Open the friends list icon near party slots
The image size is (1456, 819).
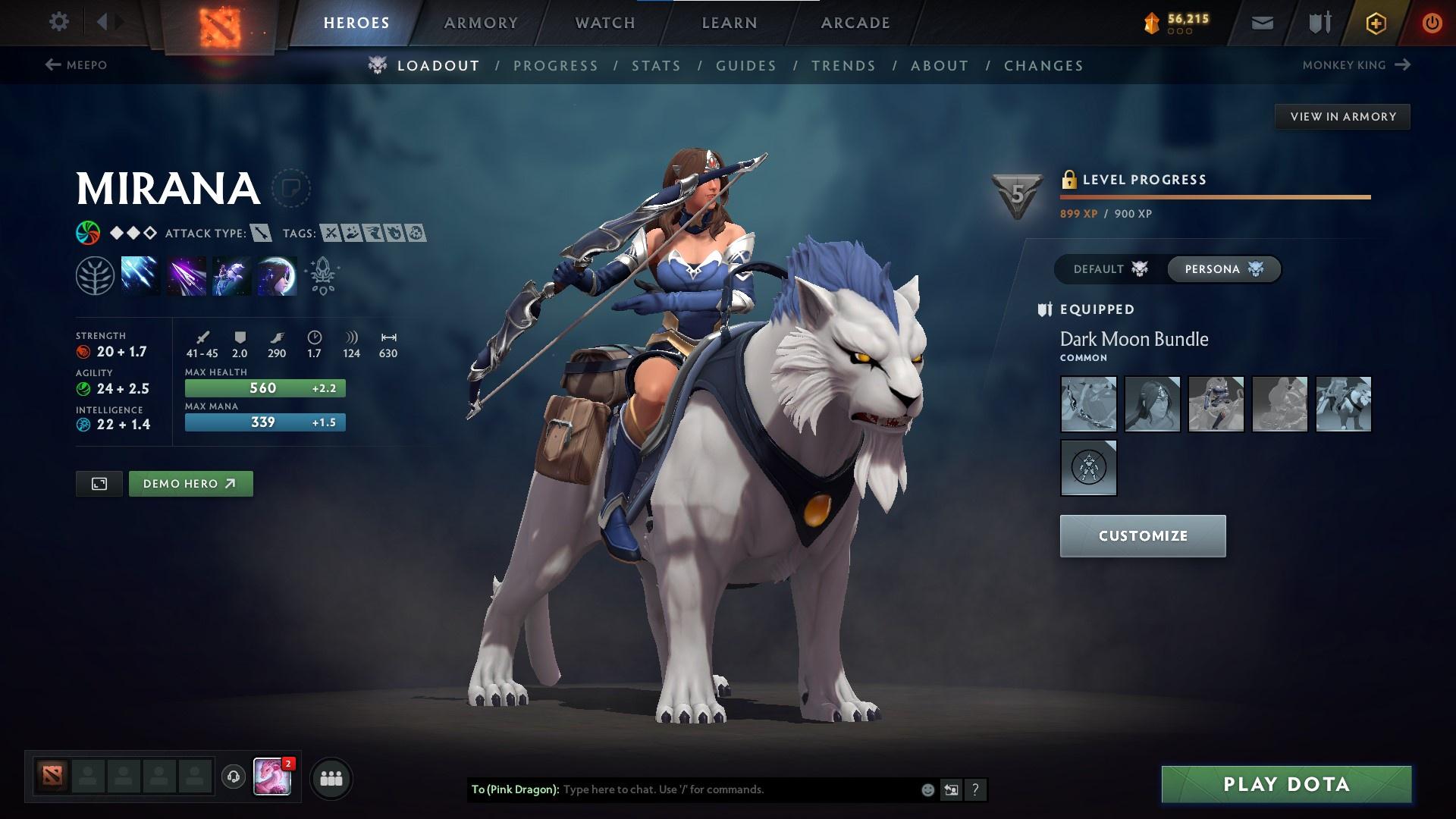330,777
